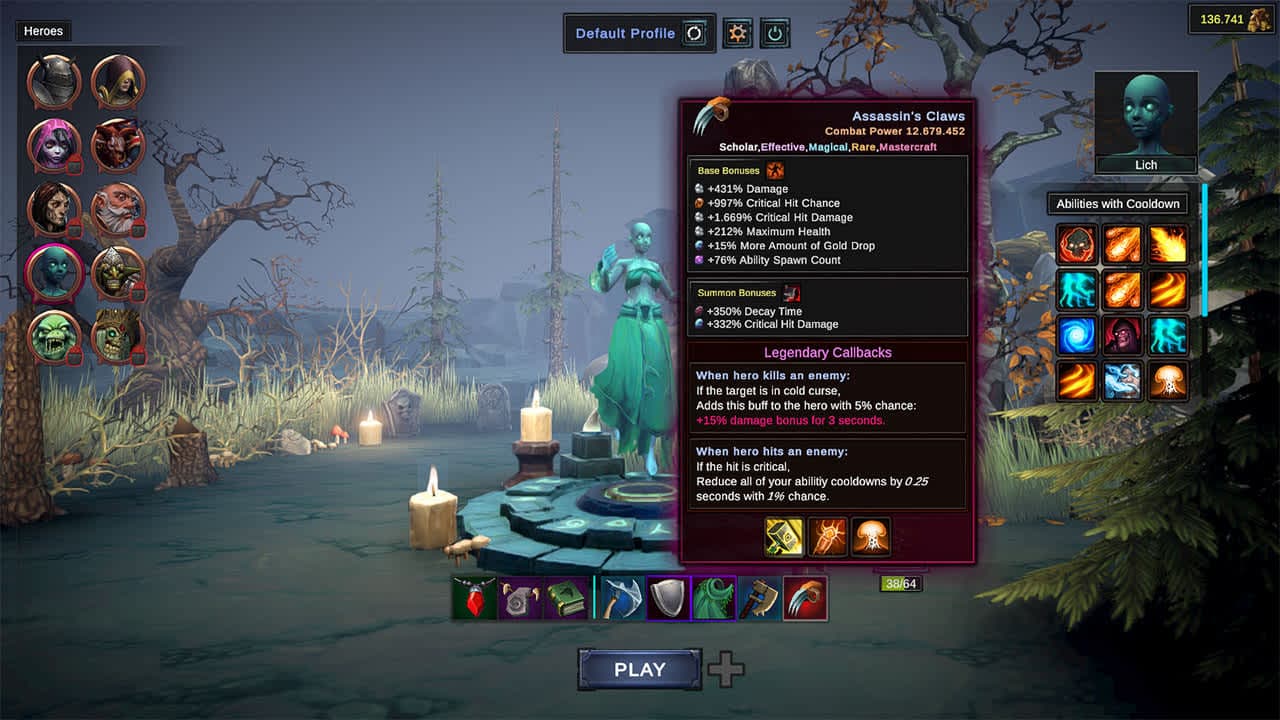
Task: Click the Heroes panel label
Action: coord(42,31)
